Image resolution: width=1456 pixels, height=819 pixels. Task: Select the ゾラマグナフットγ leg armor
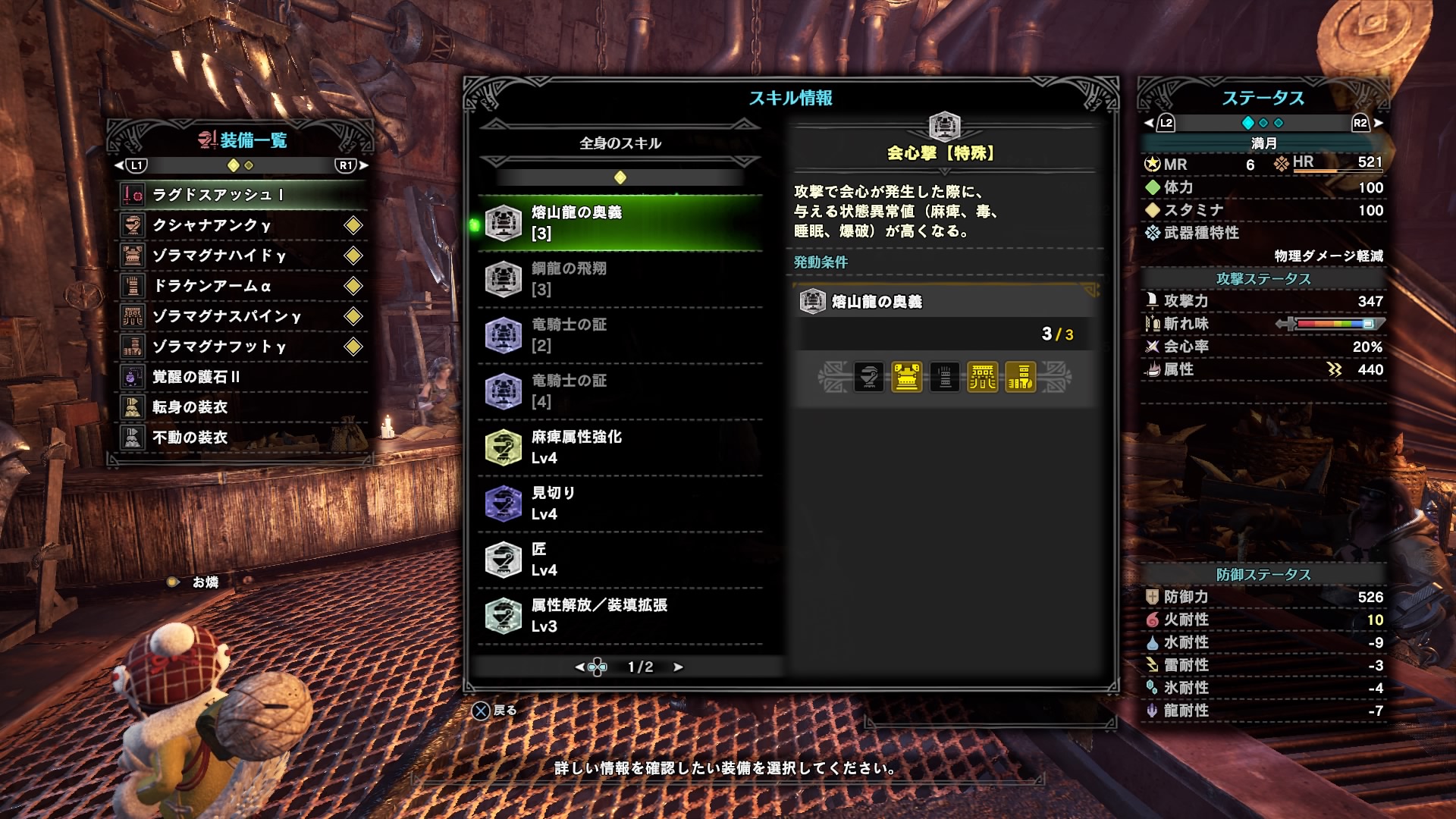(x=241, y=347)
